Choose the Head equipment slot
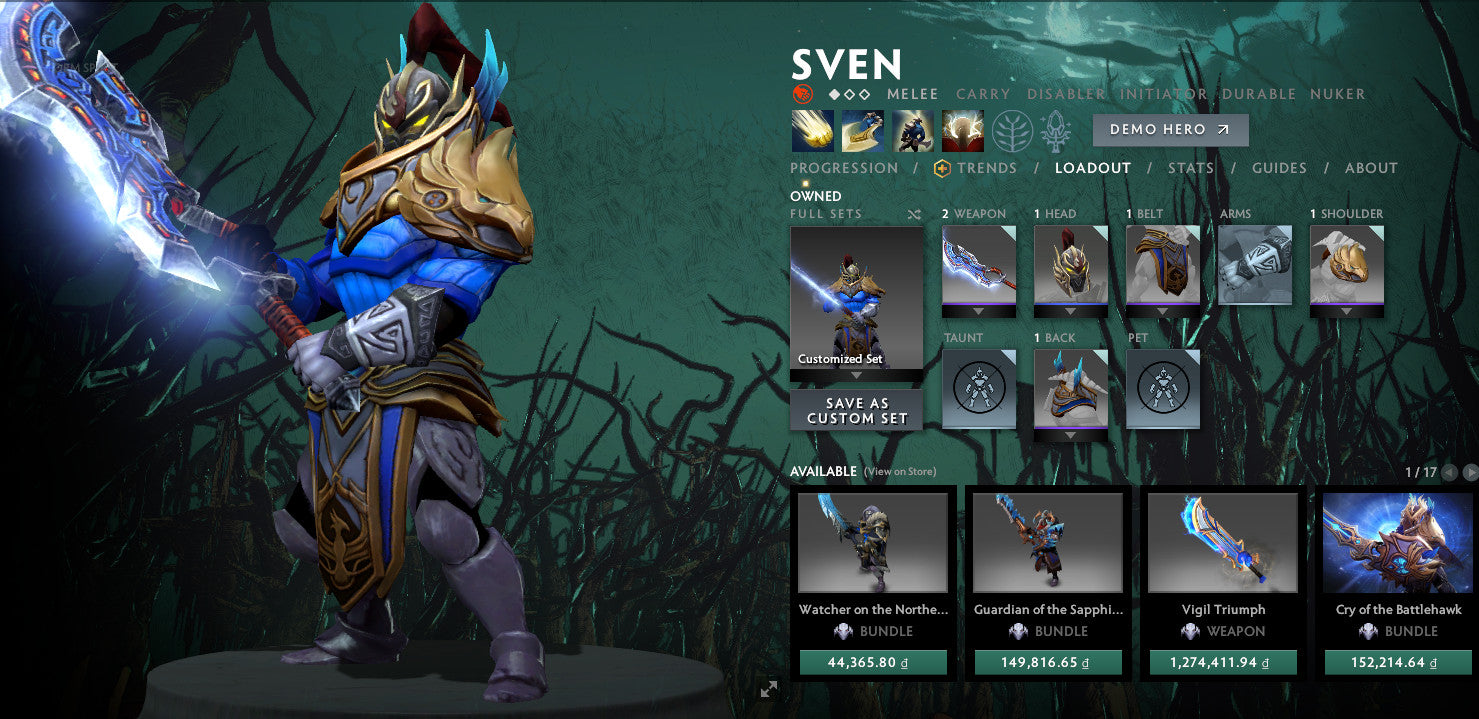The image size is (1479, 719). coord(1071,265)
